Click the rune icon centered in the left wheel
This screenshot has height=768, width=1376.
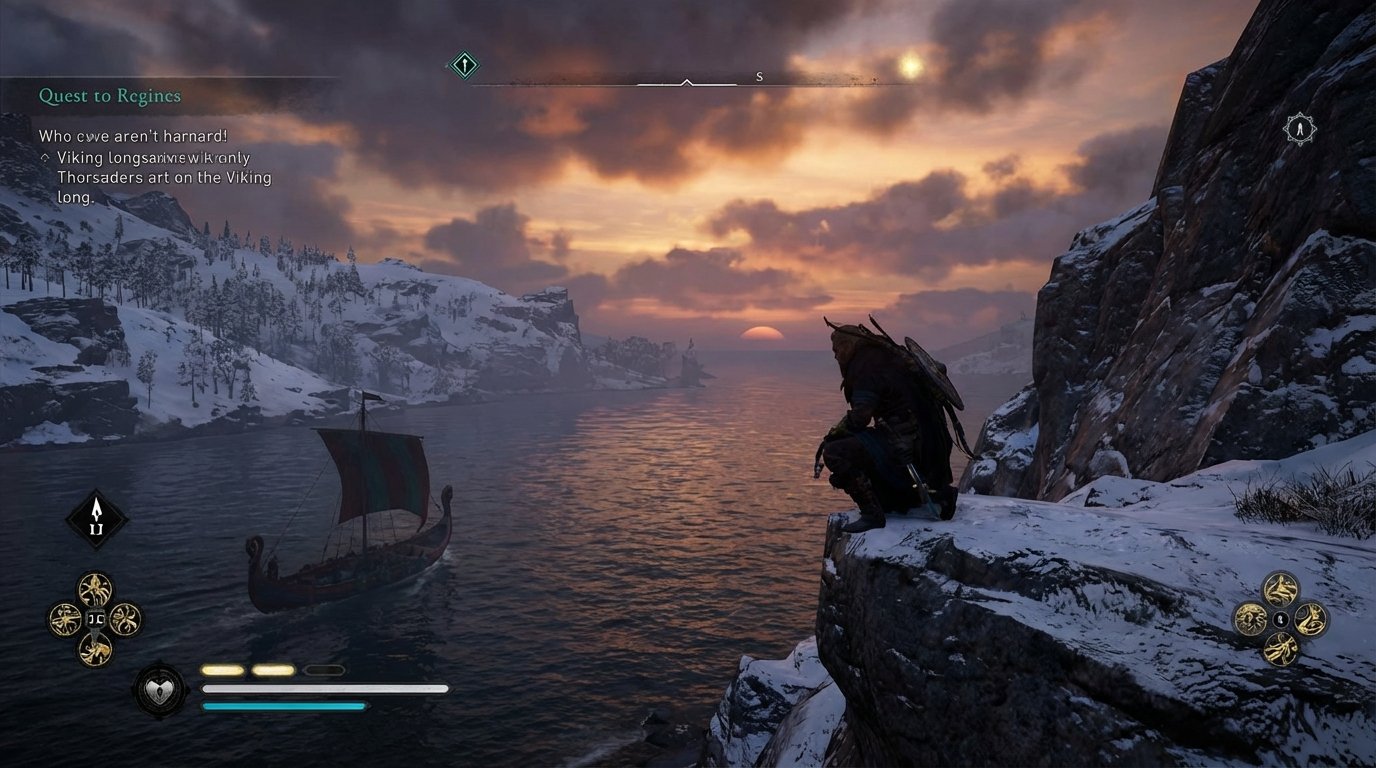pyautogui.click(x=95, y=616)
